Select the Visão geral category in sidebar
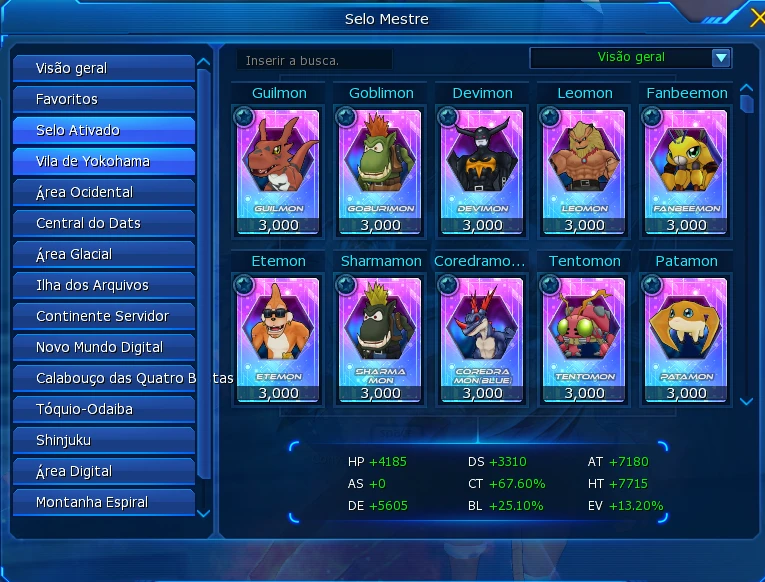 [103, 68]
